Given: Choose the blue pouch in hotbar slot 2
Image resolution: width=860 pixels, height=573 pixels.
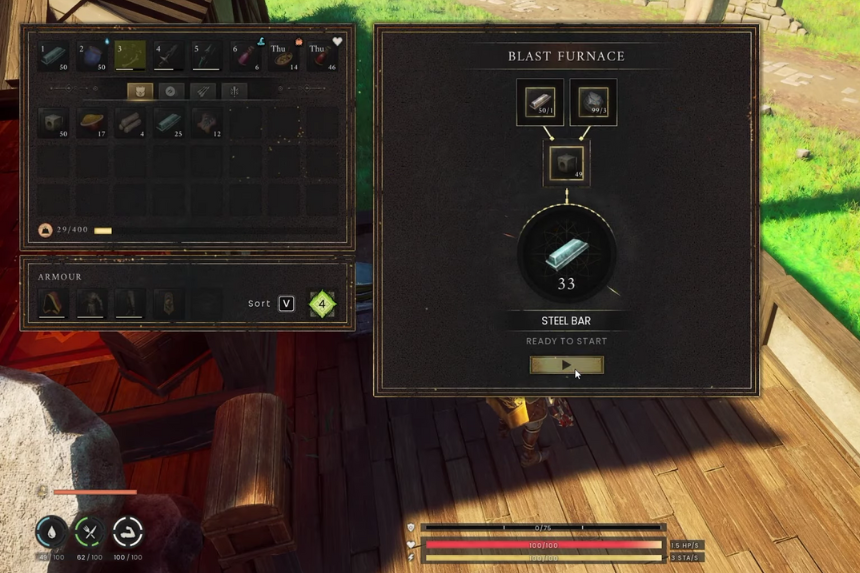Looking at the screenshot, I should click(x=92, y=56).
